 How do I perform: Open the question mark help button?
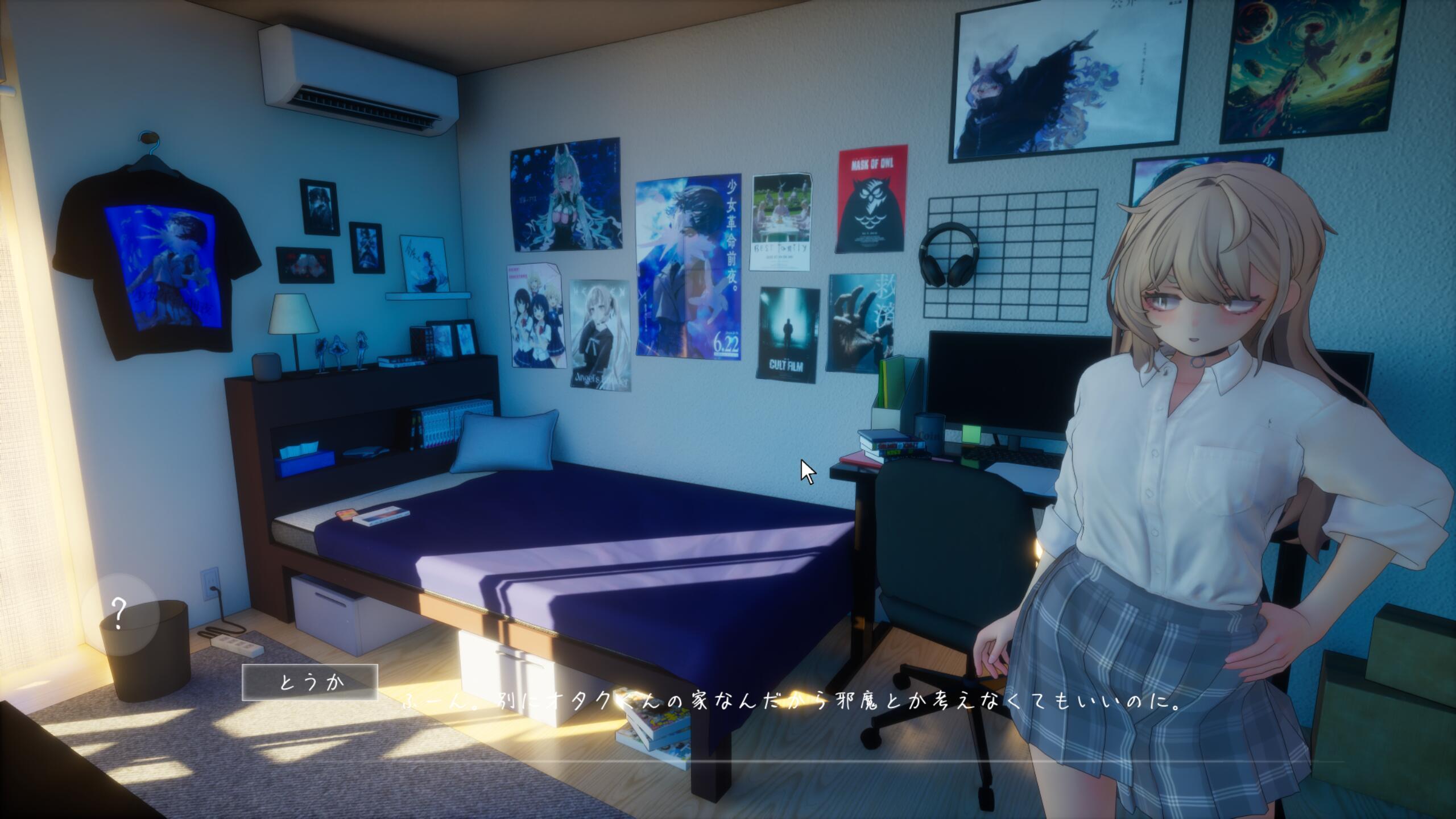119,613
